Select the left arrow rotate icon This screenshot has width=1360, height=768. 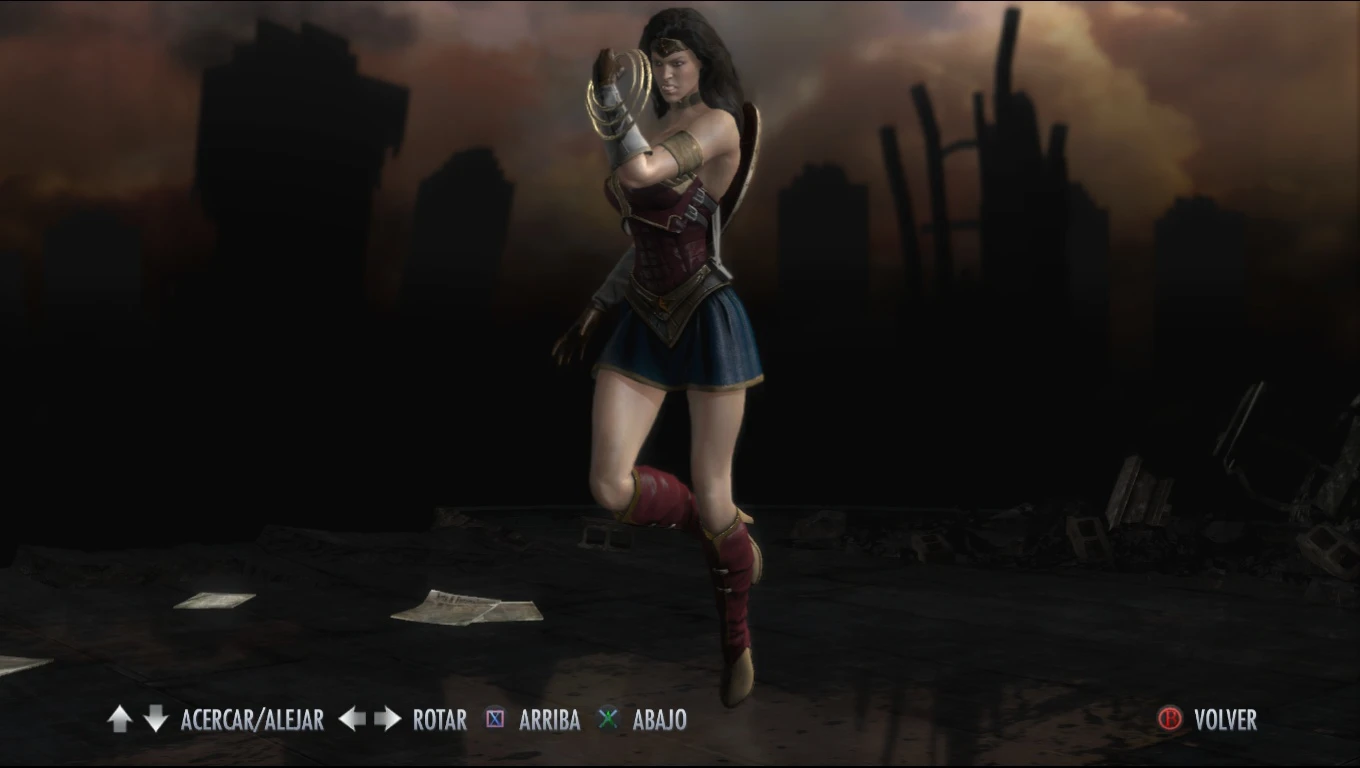(351, 719)
